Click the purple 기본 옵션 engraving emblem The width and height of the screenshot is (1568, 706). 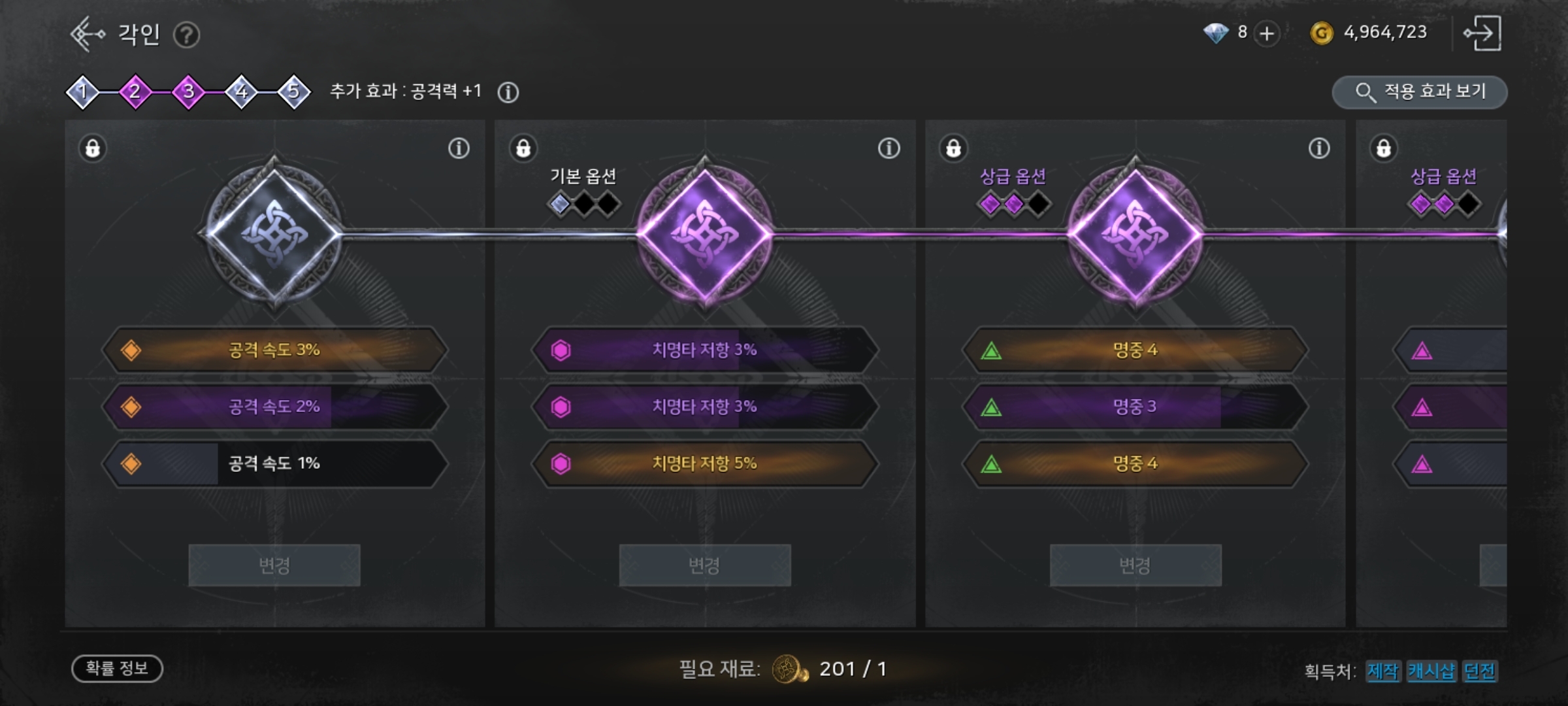(704, 233)
